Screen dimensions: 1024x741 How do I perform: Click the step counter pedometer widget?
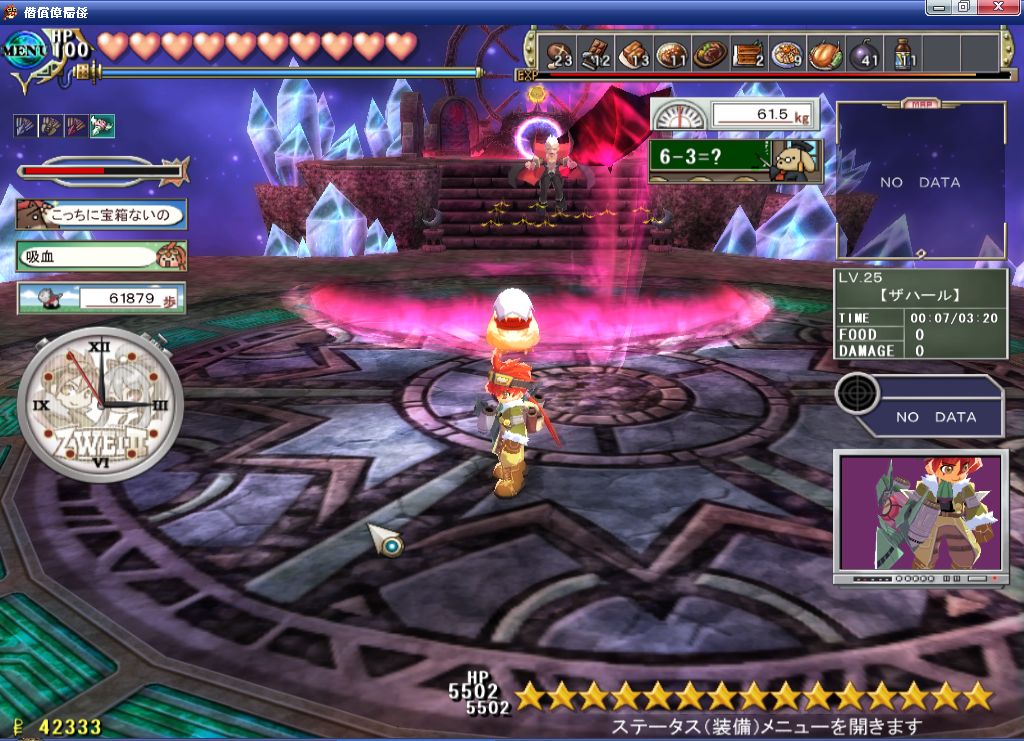(x=100, y=298)
